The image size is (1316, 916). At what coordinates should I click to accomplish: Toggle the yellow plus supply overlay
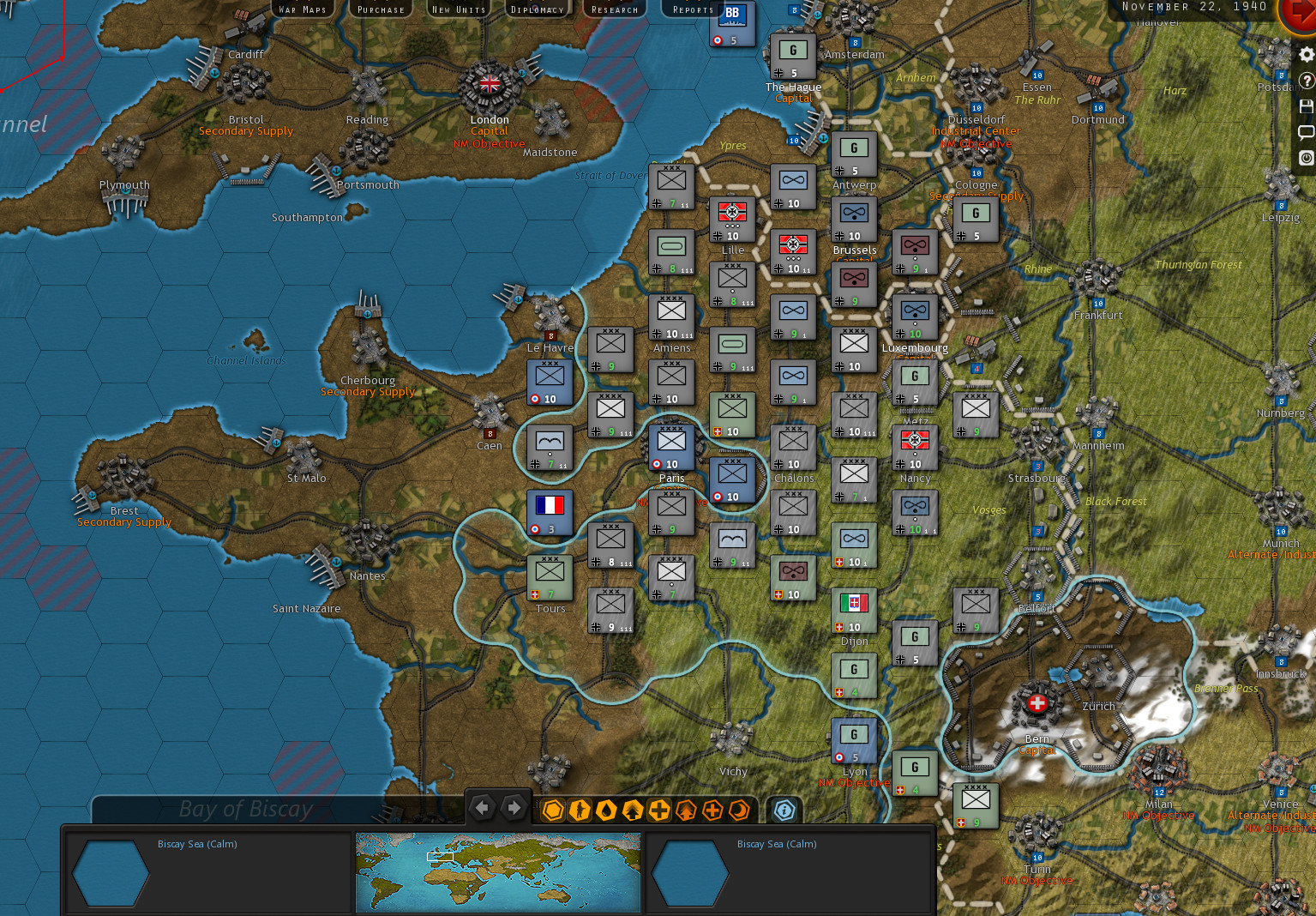point(659,809)
